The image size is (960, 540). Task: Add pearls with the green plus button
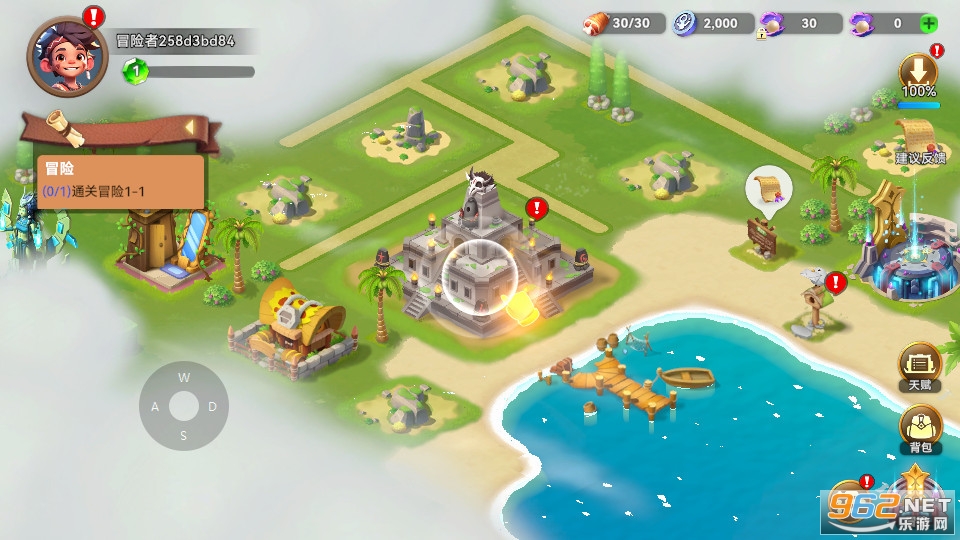click(929, 23)
